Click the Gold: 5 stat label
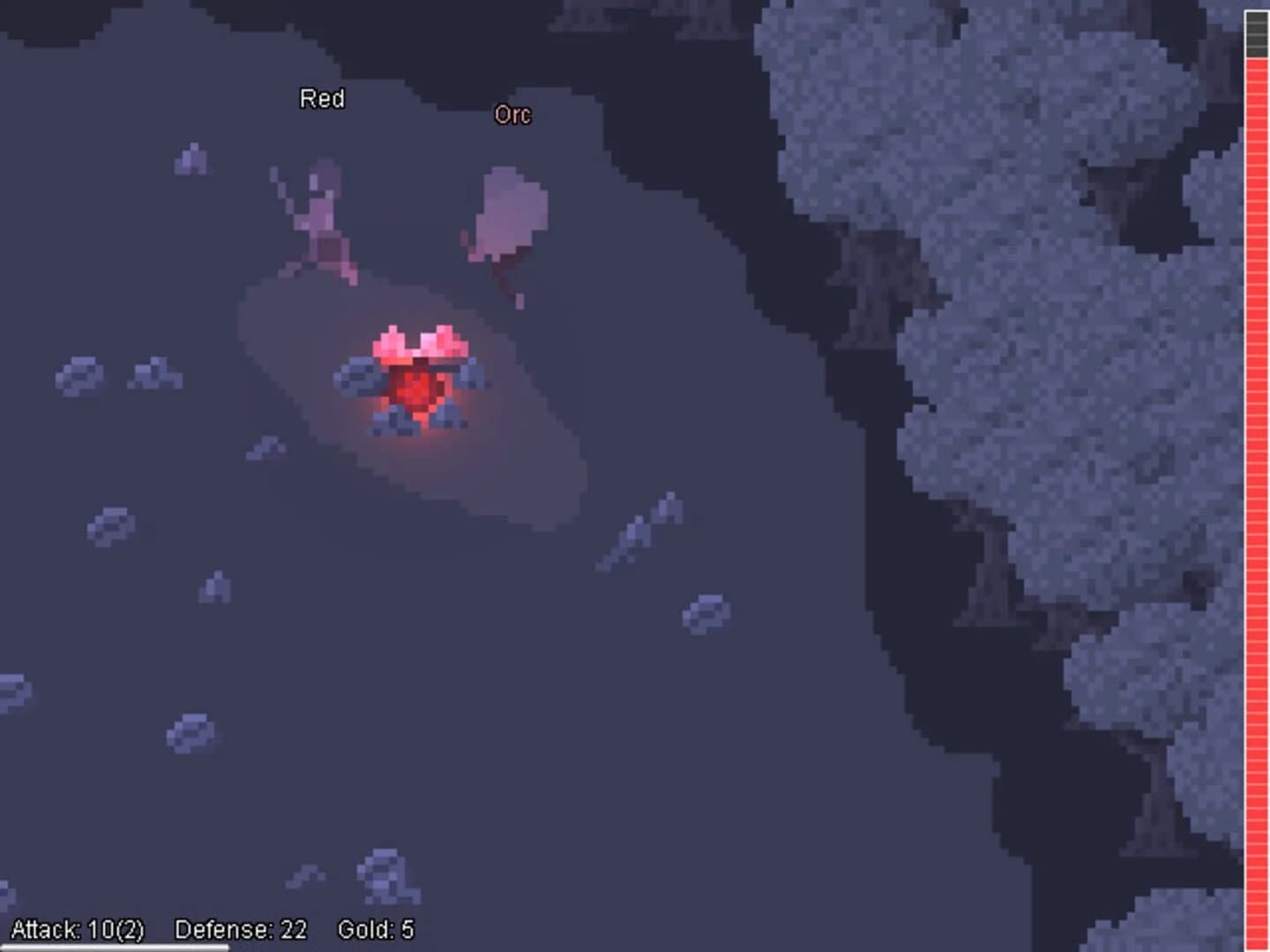 pyautogui.click(x=377, y=928)
